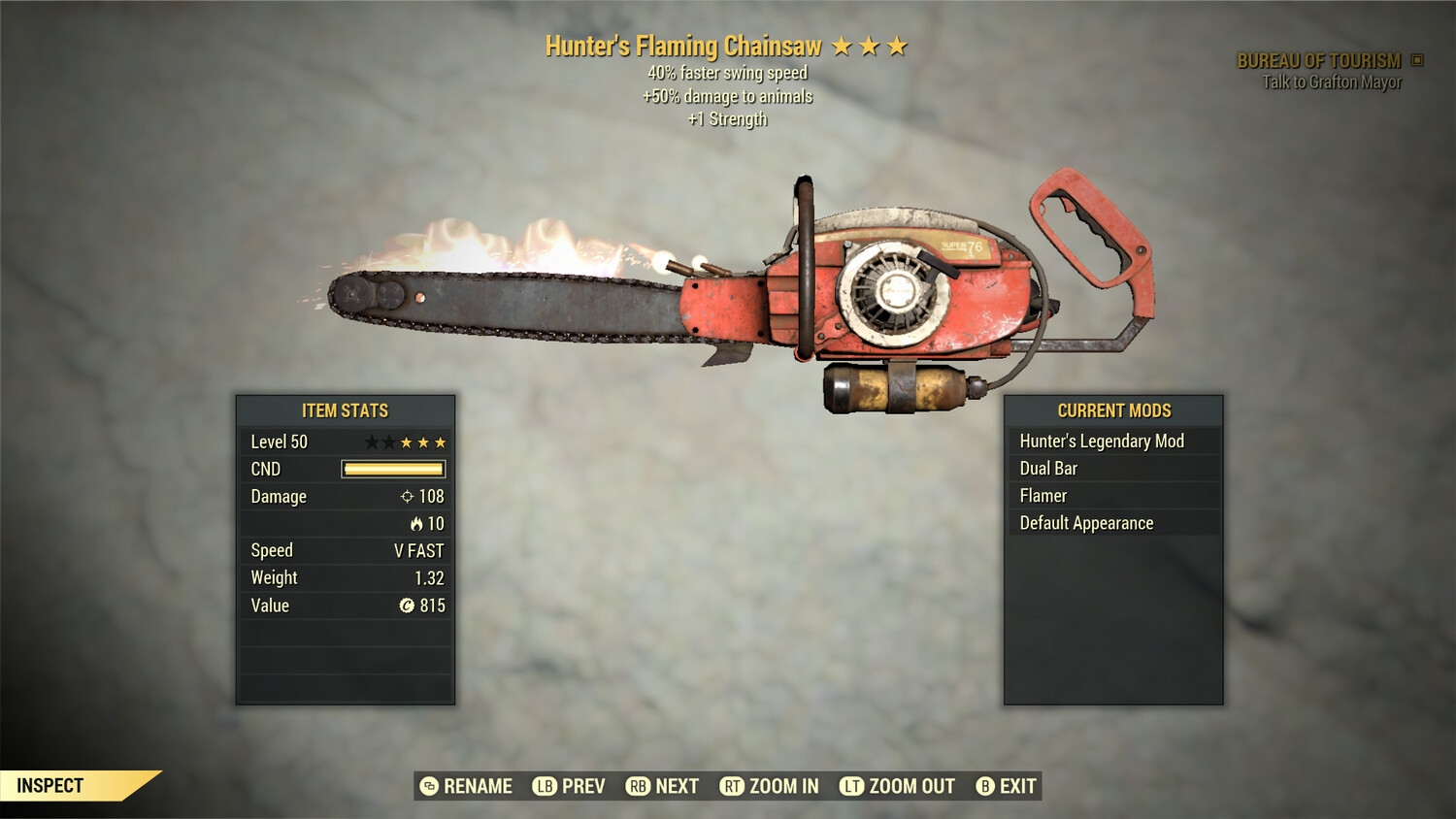Viewport: 1456px width, 819px height.
Task: Switch to the ITEM STATS panel header
Action: 345,410
